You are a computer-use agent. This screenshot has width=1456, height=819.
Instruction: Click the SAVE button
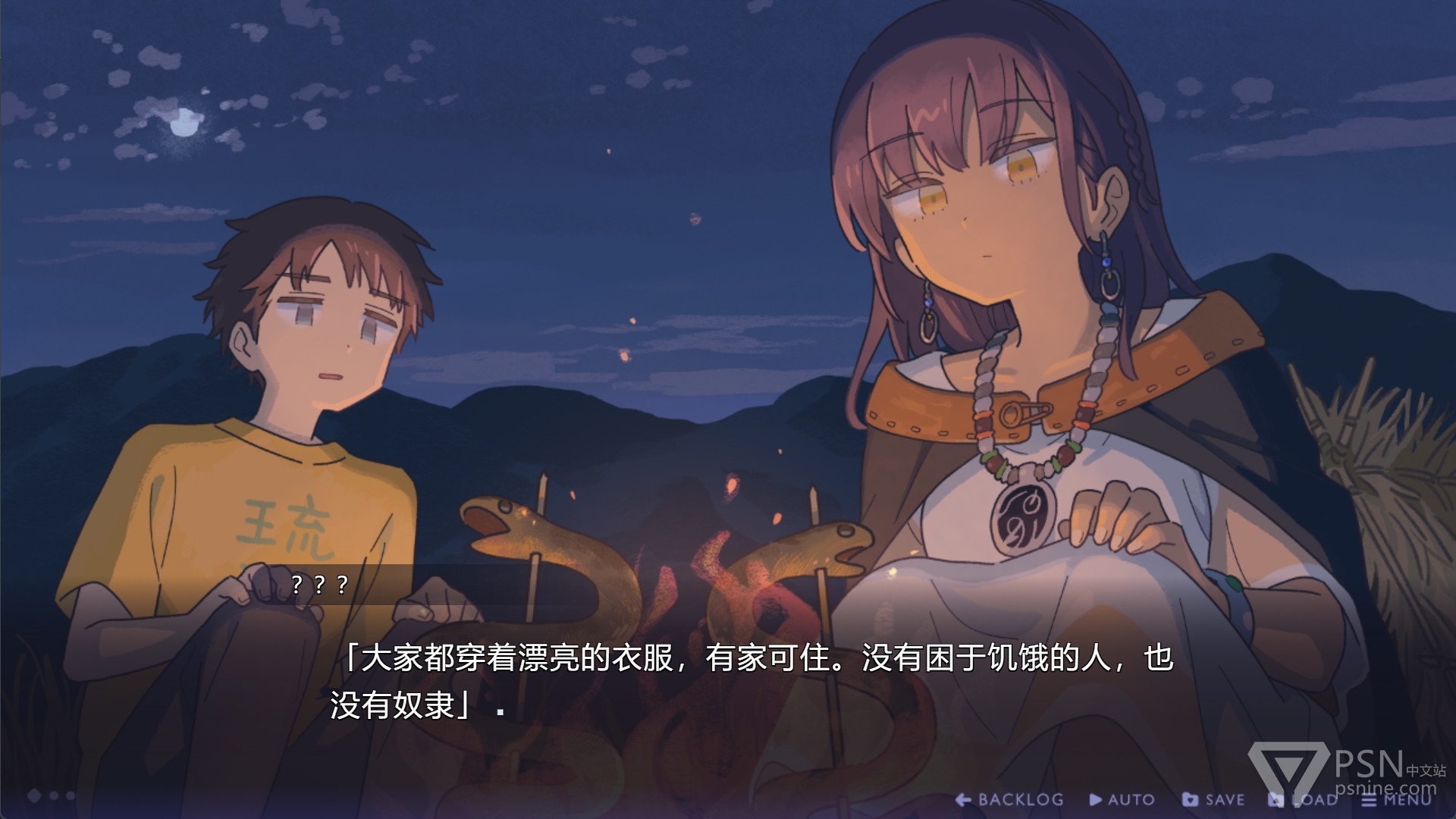1214,799
